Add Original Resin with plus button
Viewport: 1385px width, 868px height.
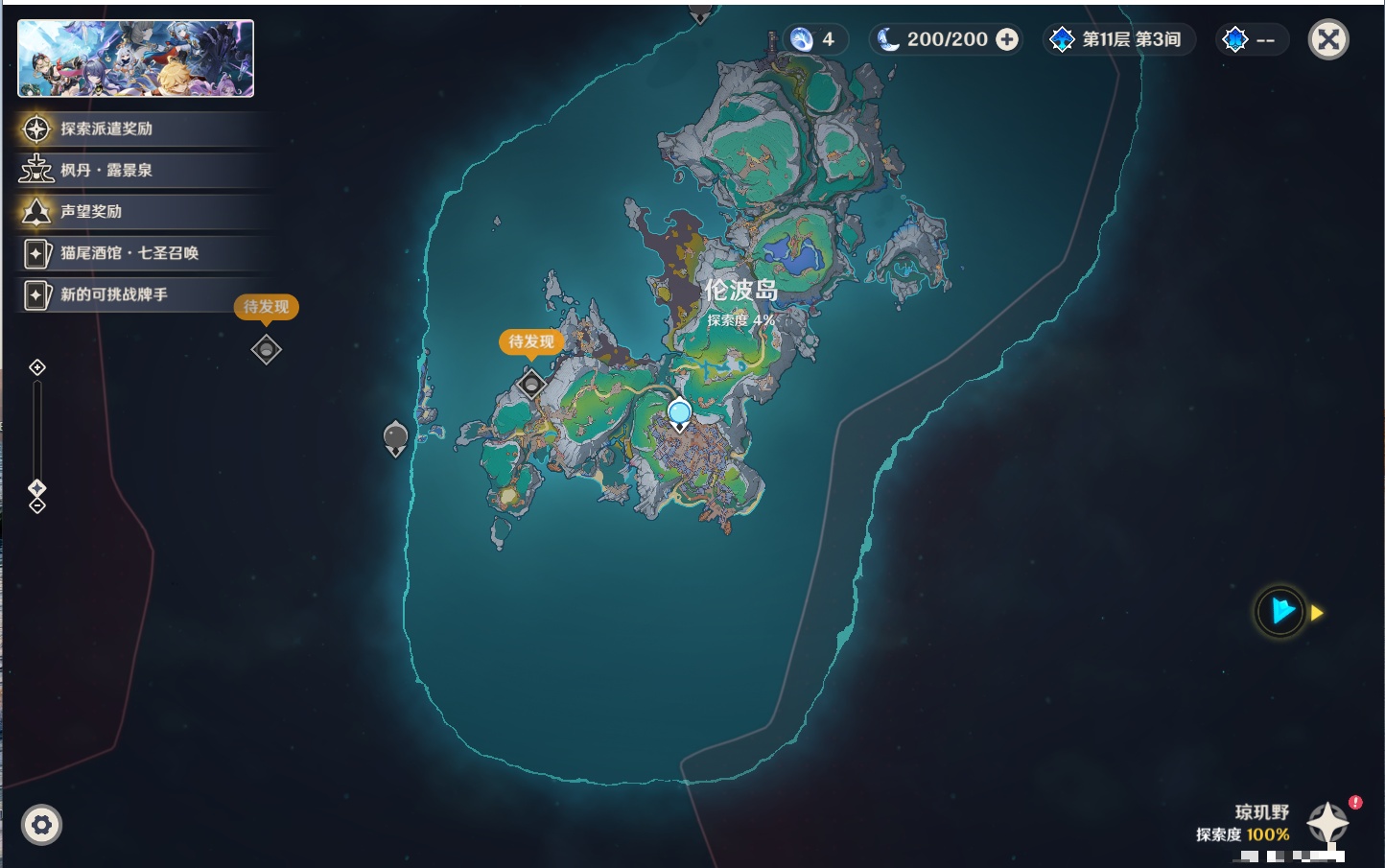click(1007, 39)
